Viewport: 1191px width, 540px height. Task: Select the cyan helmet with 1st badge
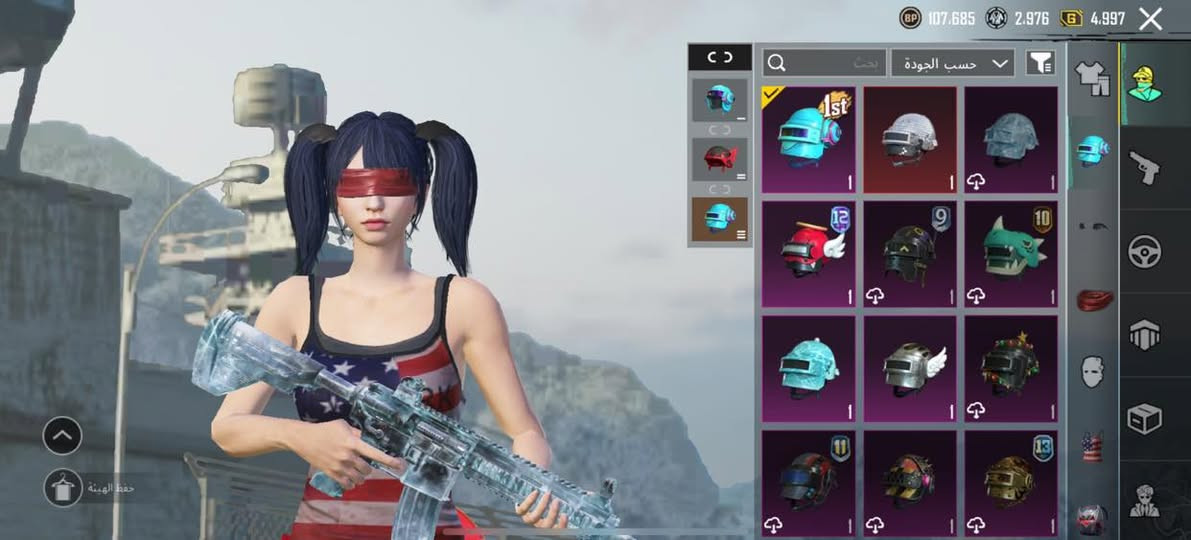pyautogui.click(x=809, y=139)
